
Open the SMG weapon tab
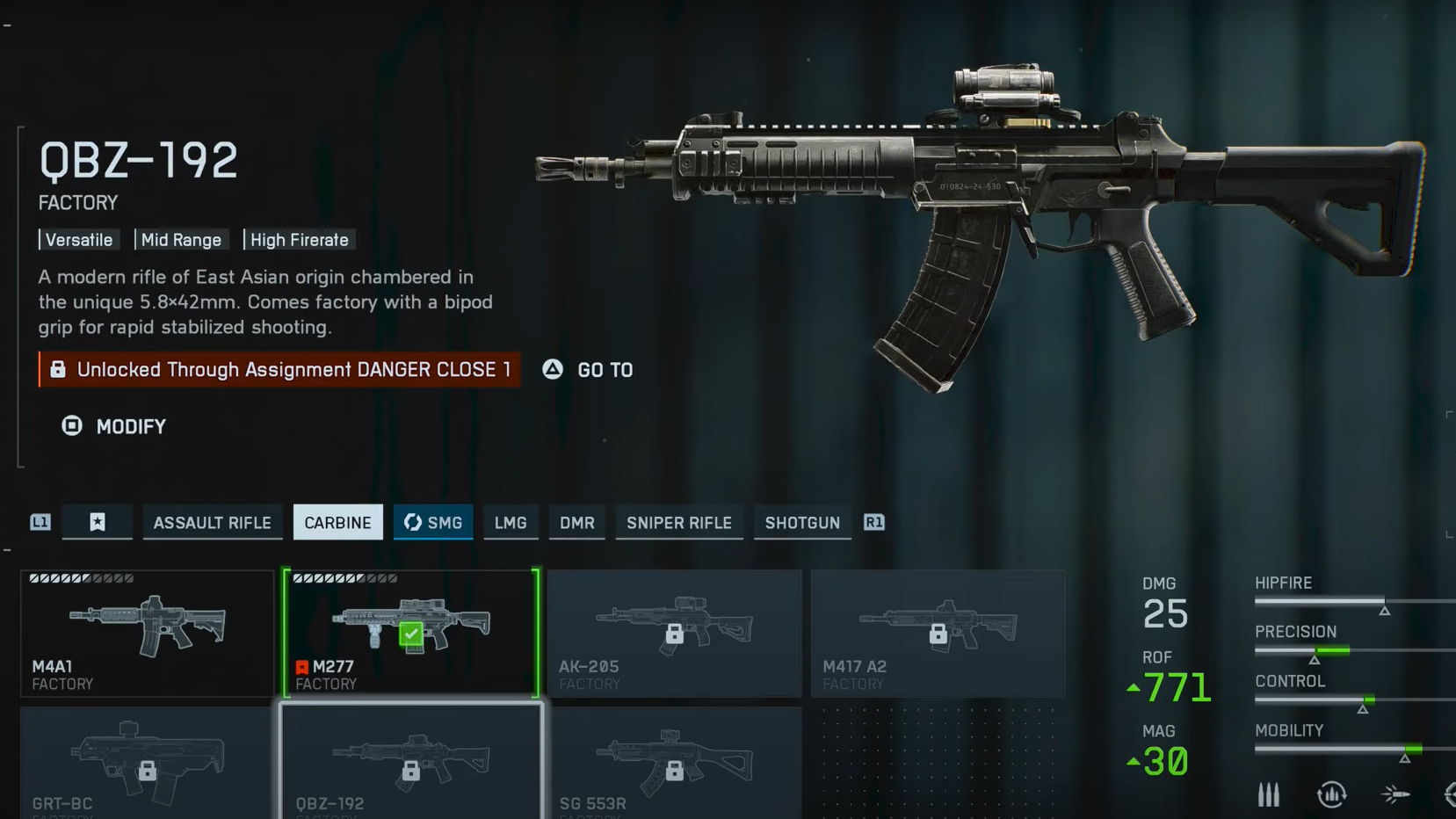pos(433,523)
